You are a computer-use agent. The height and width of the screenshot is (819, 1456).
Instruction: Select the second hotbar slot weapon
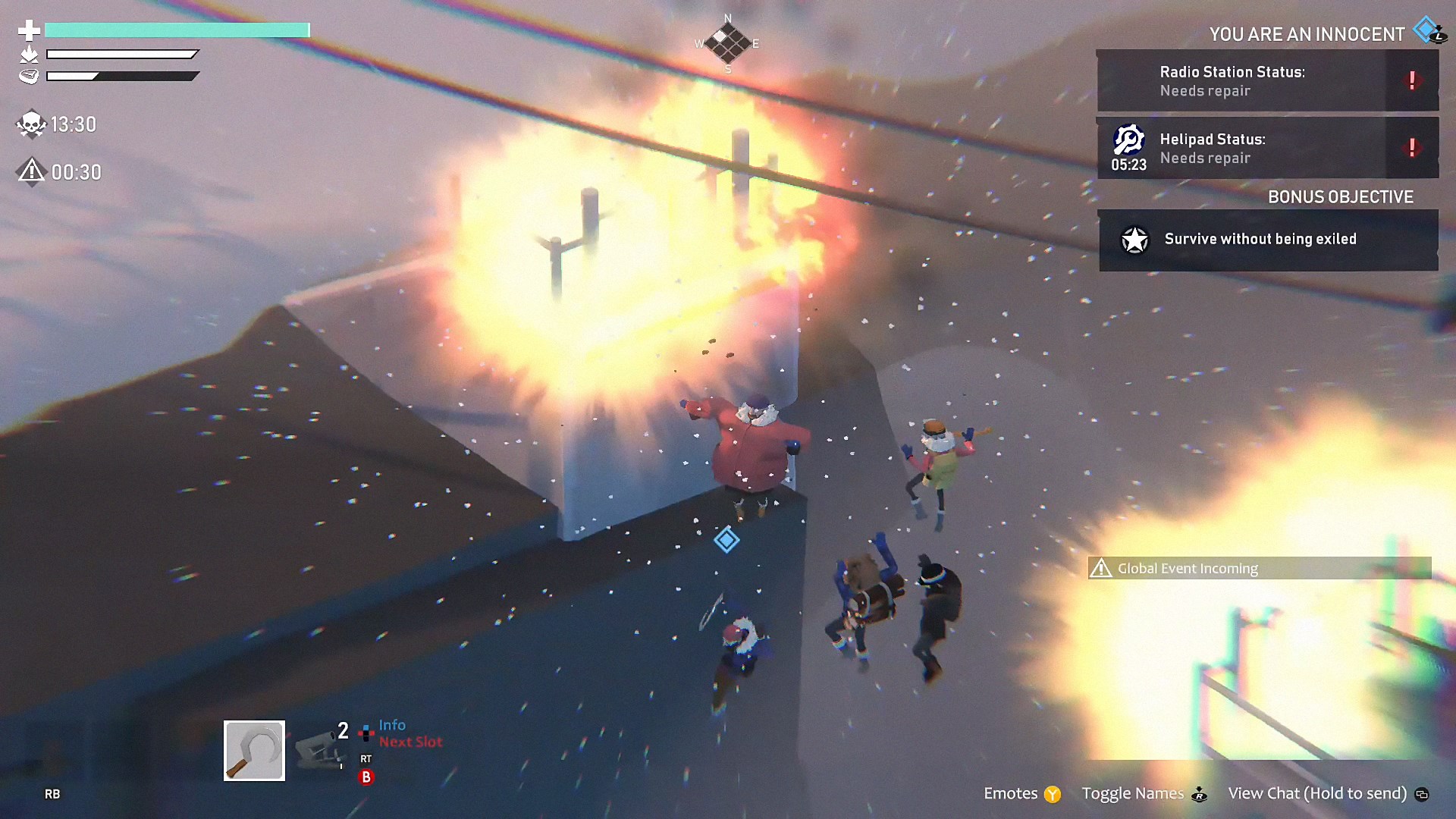[x=318, y=749]
